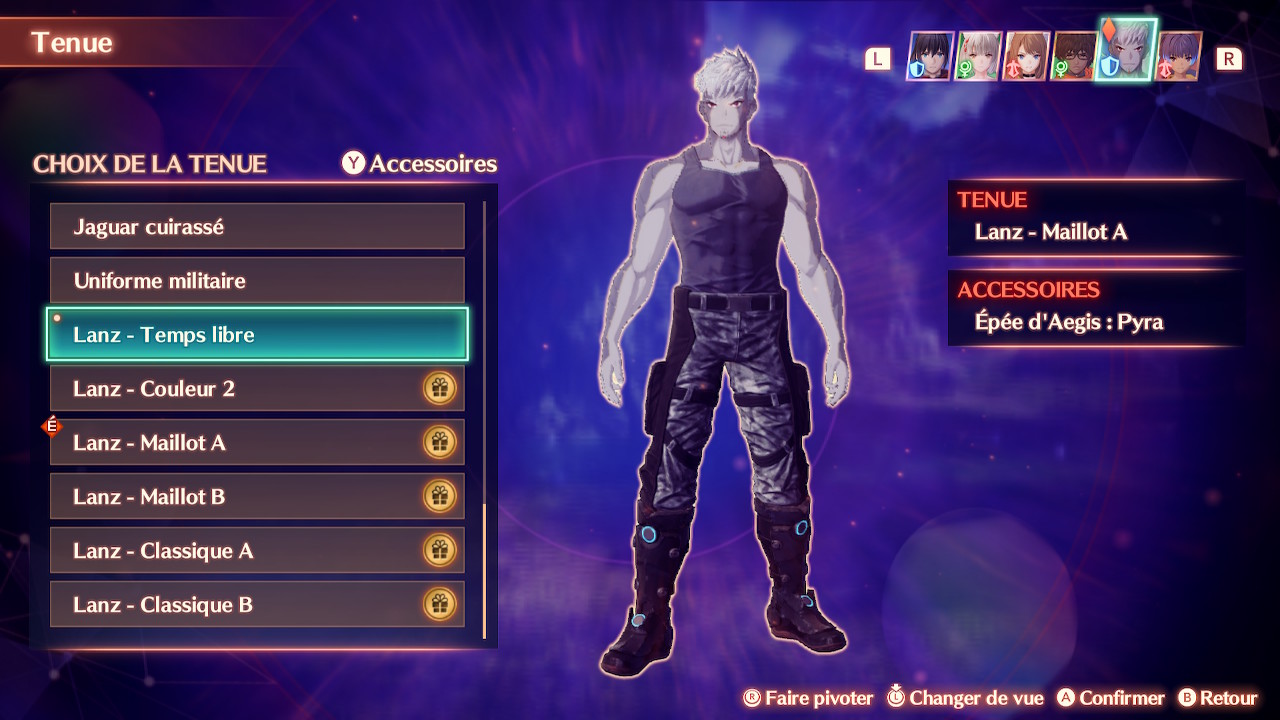
Task: Click the highlighted Lanz portrait
Action: 1127,50
